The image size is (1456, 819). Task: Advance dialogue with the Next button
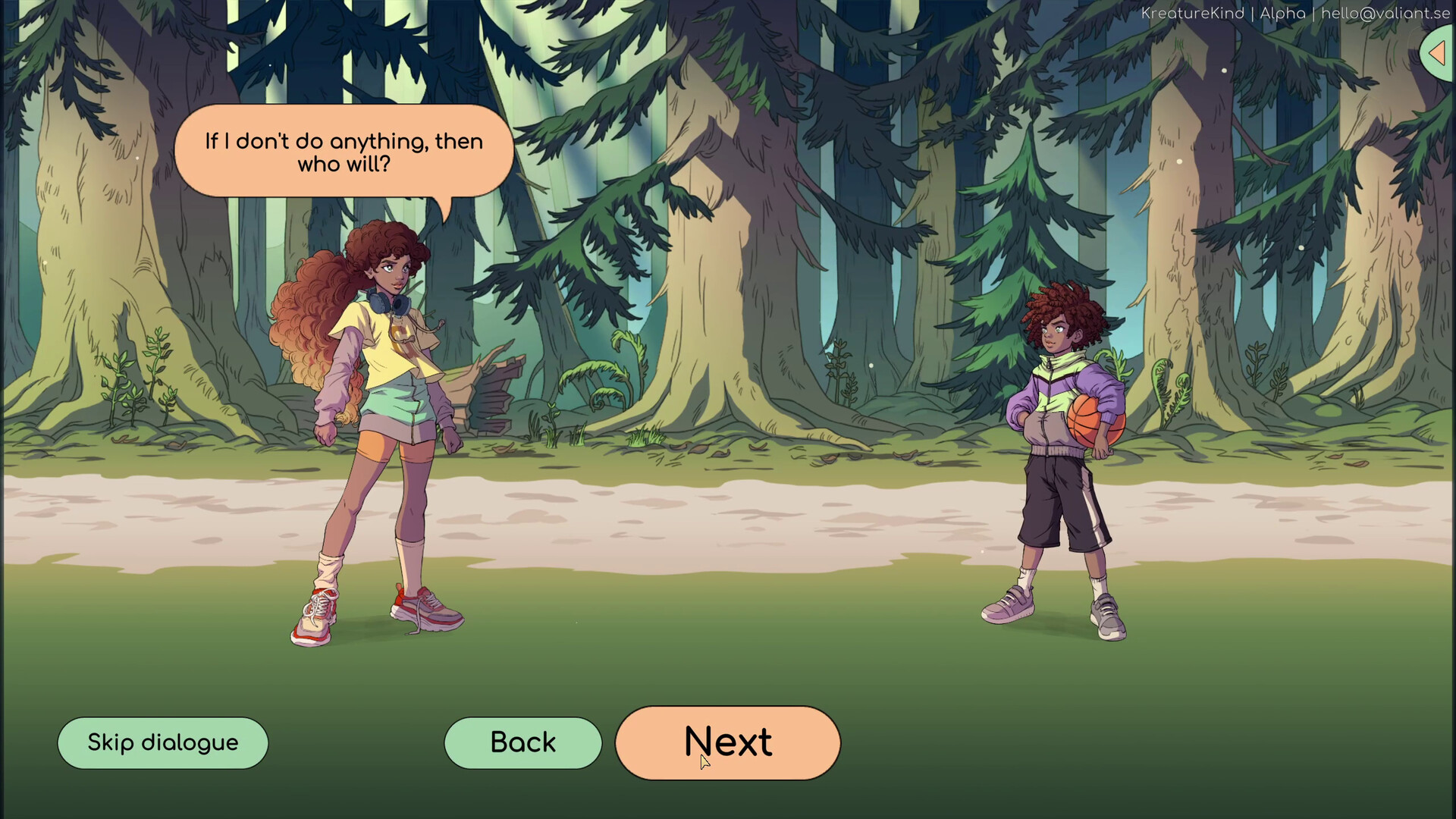727,742
